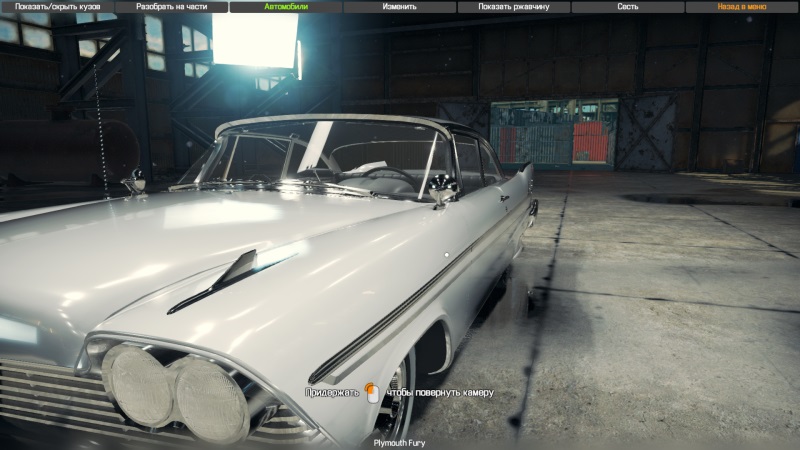800x450 pixels.
Task: Click the Сесть button
Action: (628, 6)
